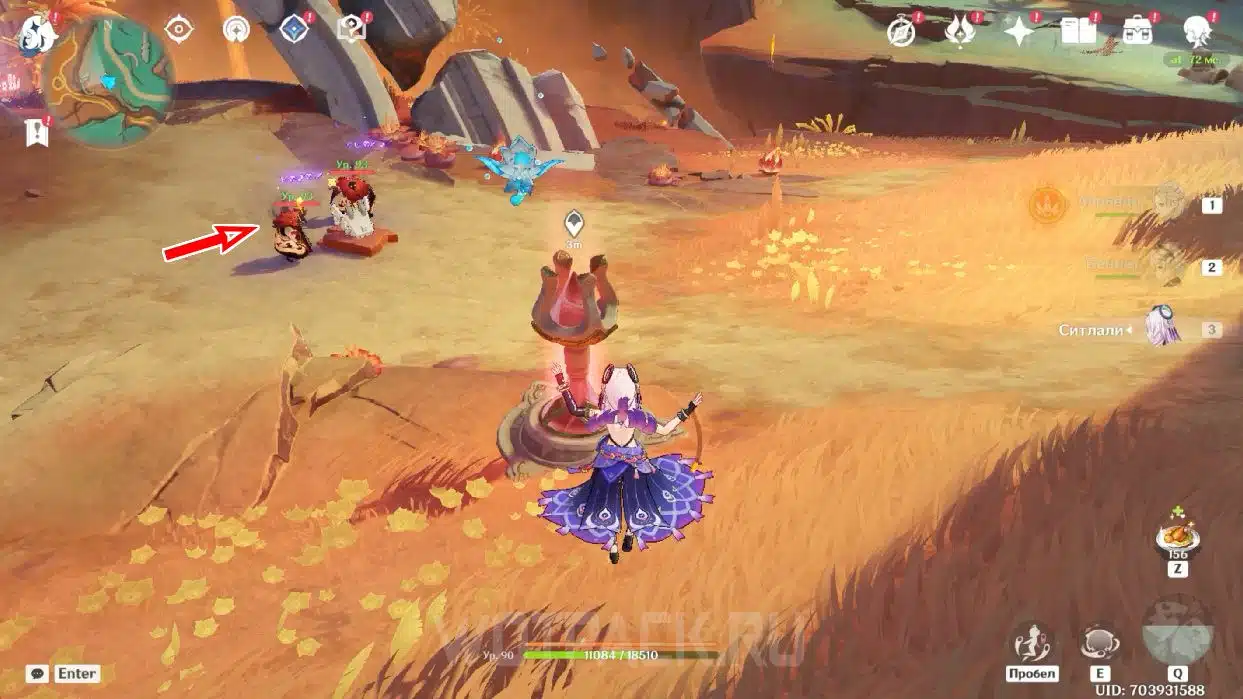The image size is (1243, 699).
Task: Use the elemental skill icon
Action: coord(1101,643)
